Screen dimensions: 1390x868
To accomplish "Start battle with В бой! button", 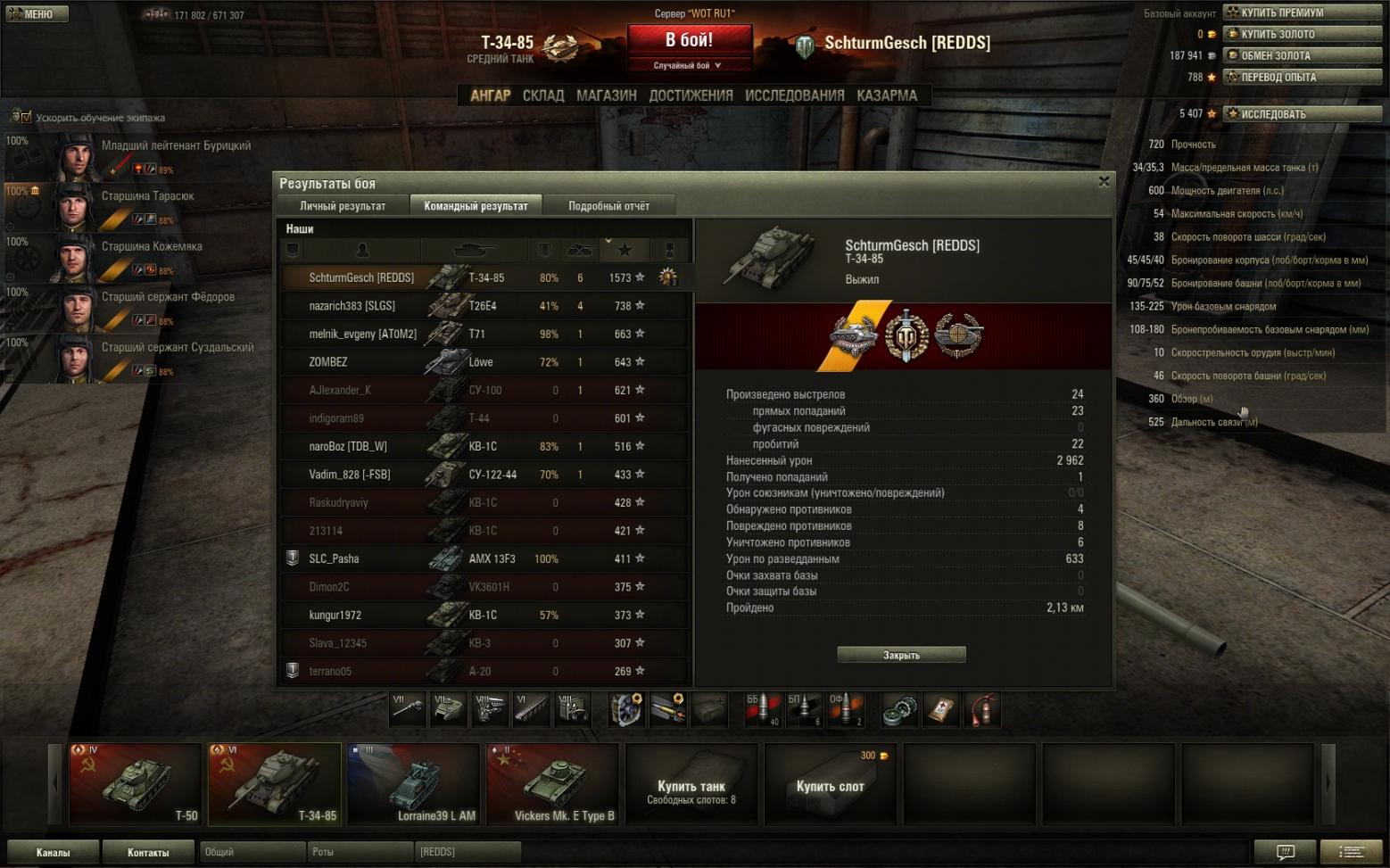I will (x=689, y=41).
